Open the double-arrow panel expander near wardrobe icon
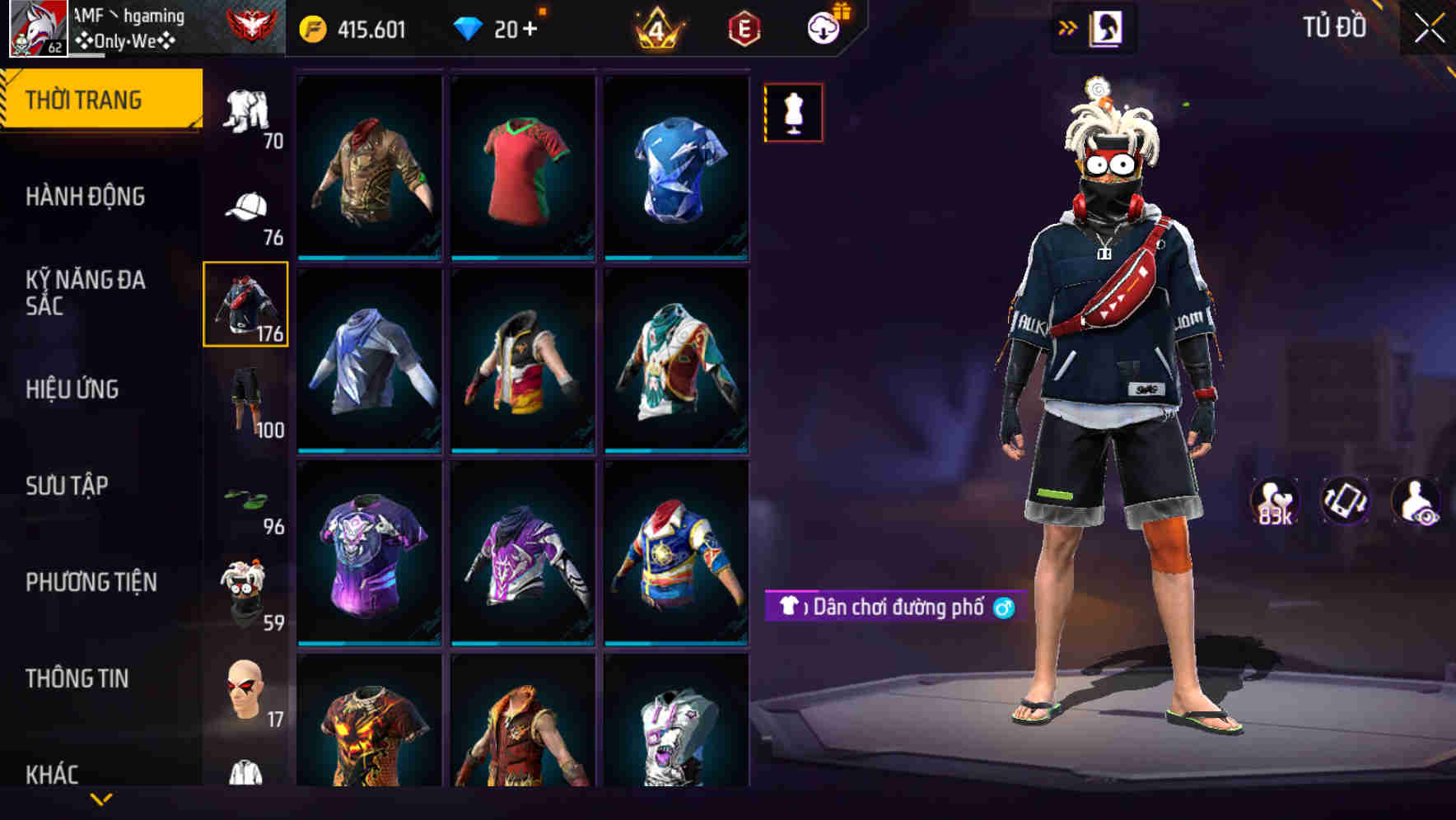 (1068, 26)
